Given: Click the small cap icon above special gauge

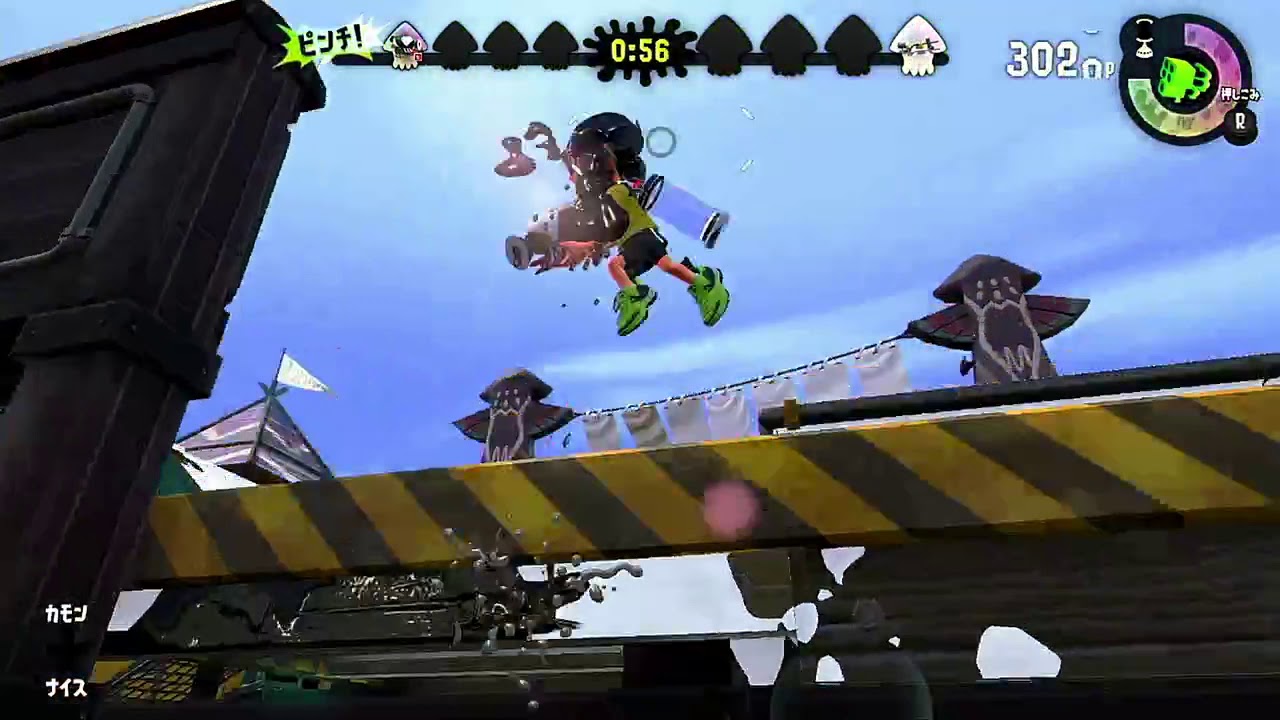Looking at the screenshot, I should click(x=1143, y=38).
